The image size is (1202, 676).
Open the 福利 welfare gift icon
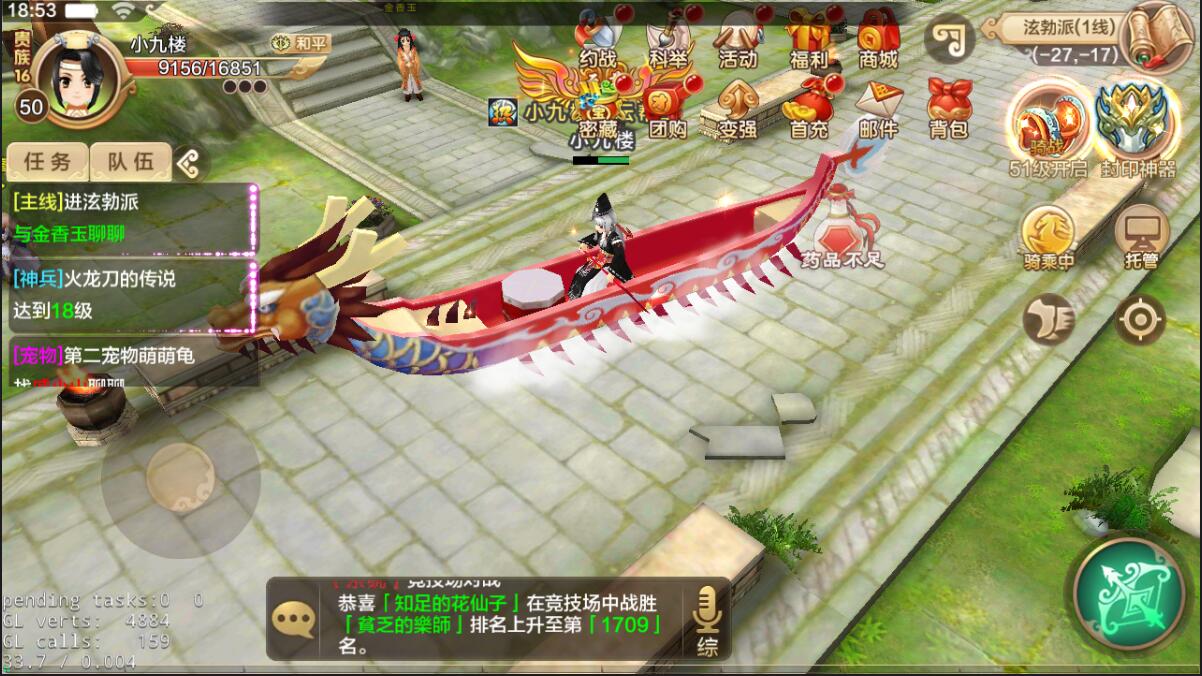point(809,38)
